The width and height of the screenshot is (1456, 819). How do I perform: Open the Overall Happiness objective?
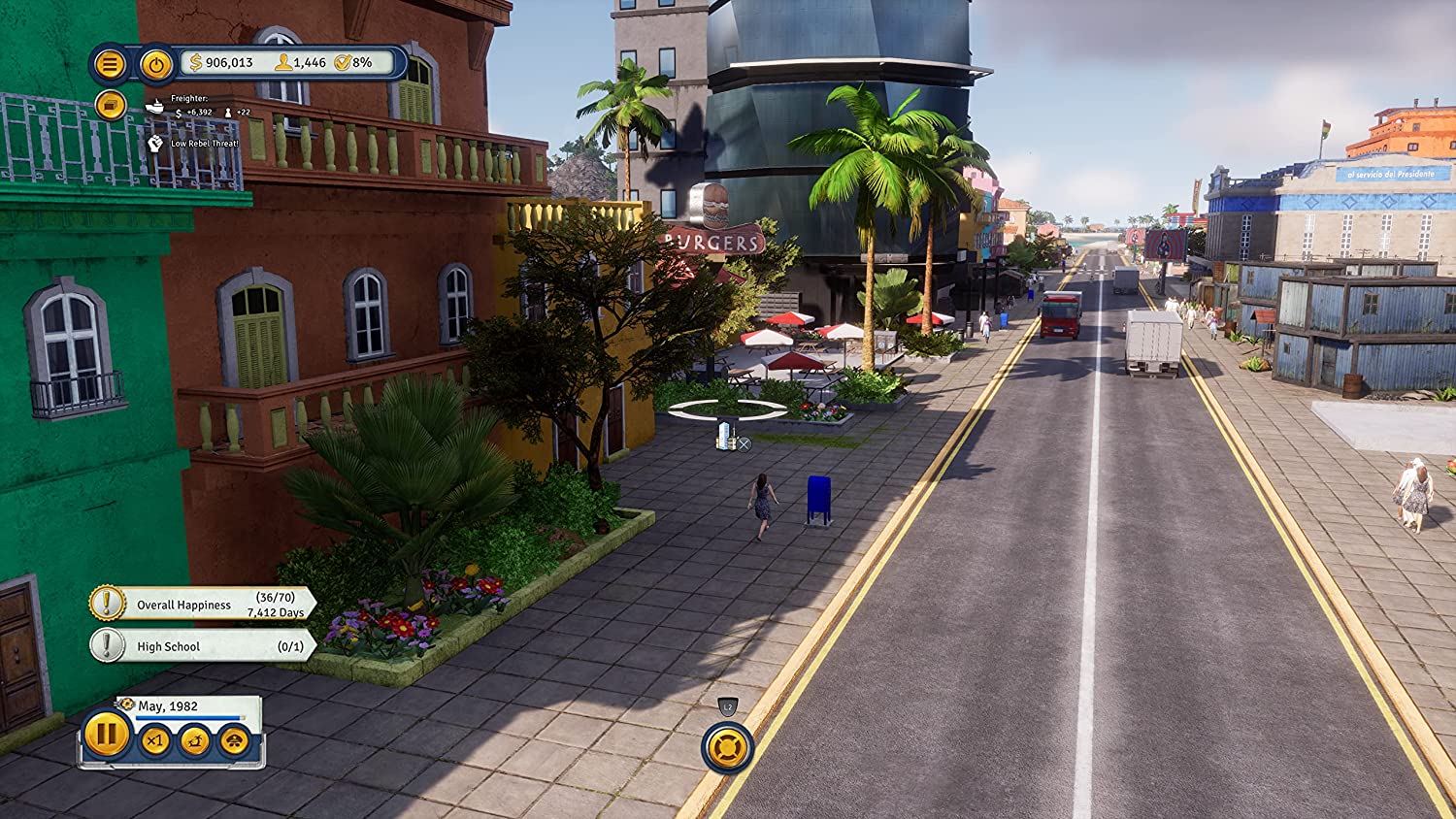[202, 604]
